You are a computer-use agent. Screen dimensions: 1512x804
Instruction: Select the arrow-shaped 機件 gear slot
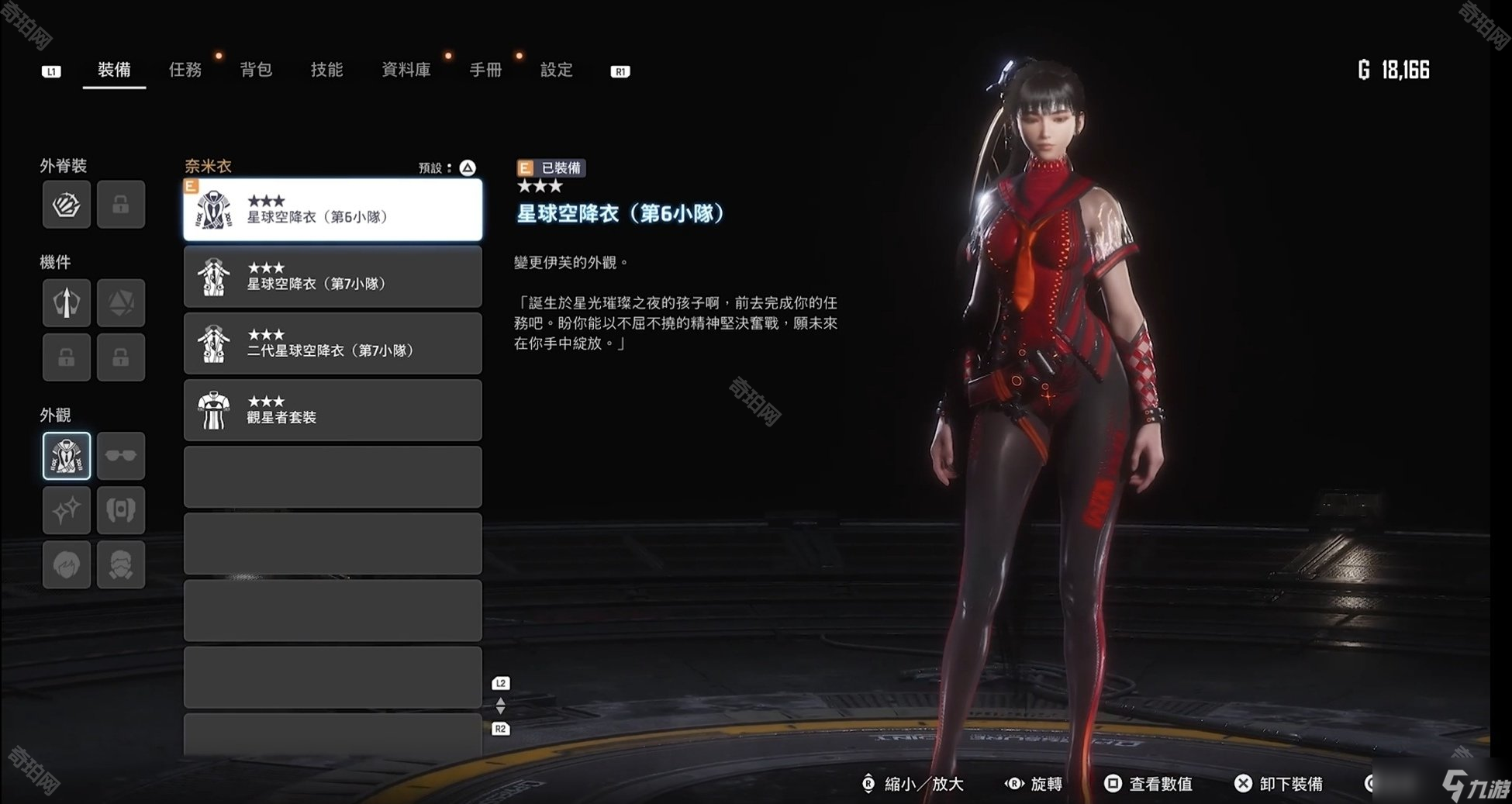pos(67,302)
